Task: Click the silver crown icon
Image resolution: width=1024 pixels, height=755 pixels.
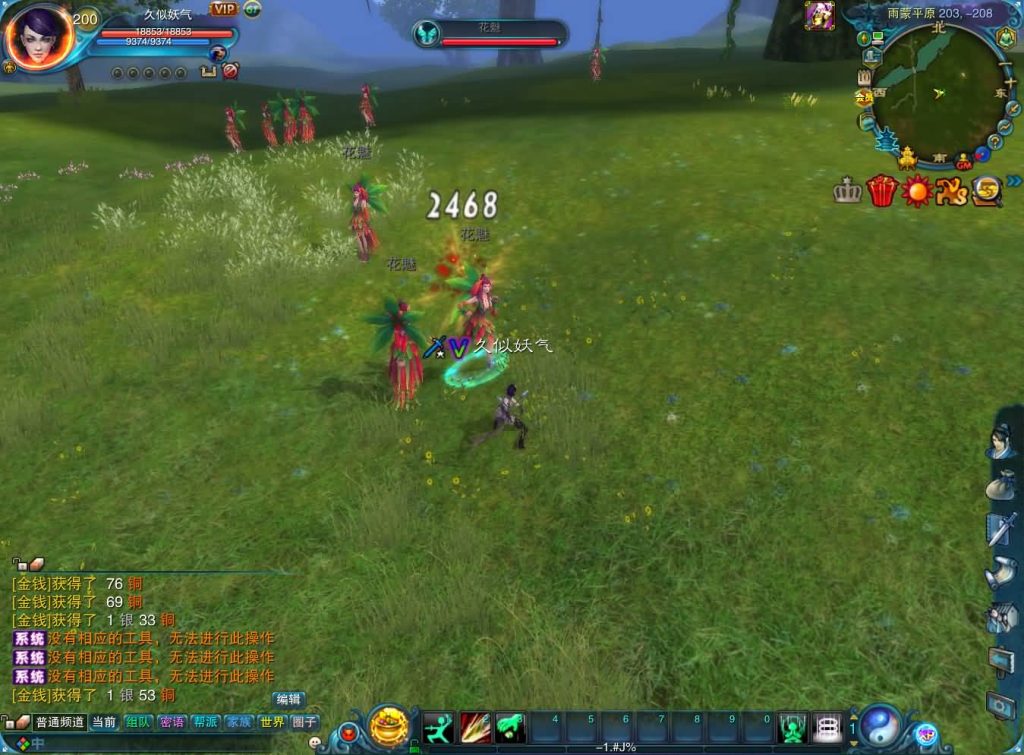Action: coord(847,191)
